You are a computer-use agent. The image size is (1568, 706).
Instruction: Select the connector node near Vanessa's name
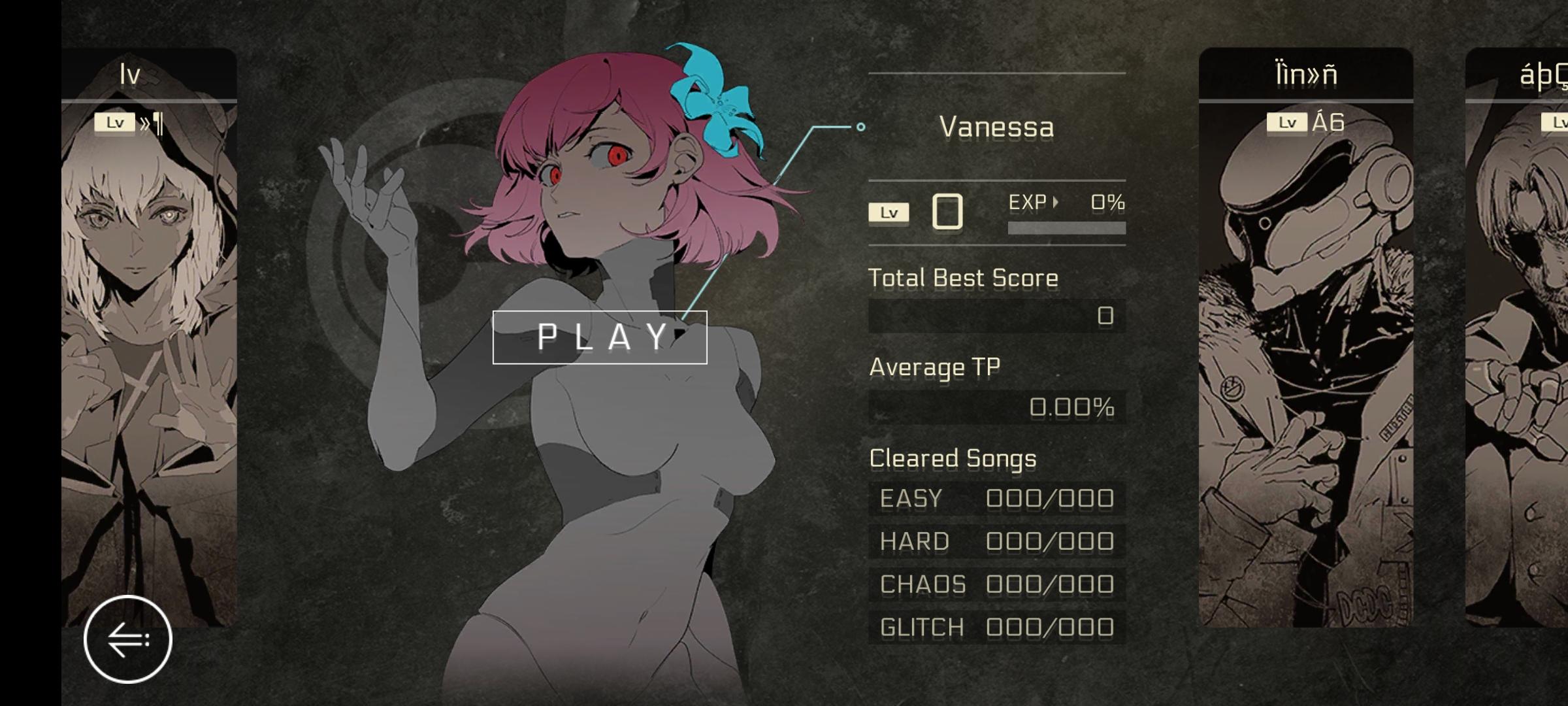point(860,127)
